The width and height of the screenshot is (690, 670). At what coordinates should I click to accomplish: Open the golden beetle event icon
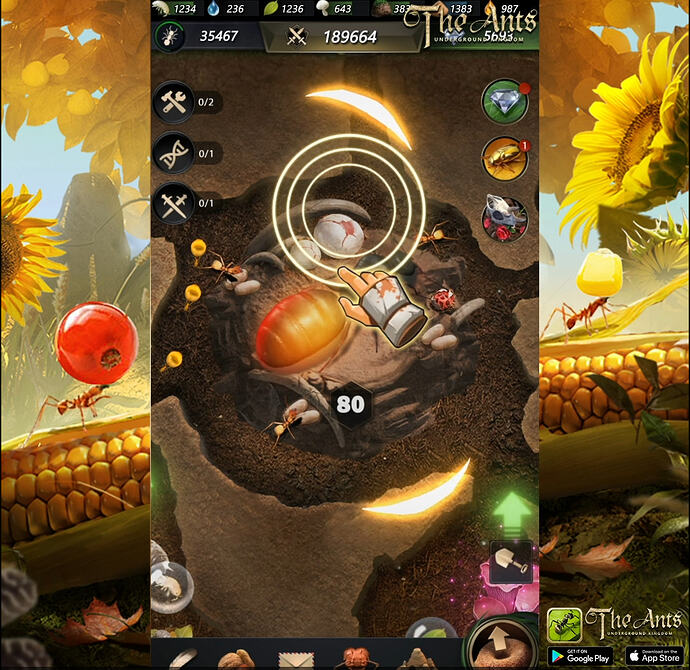(505, 158)
